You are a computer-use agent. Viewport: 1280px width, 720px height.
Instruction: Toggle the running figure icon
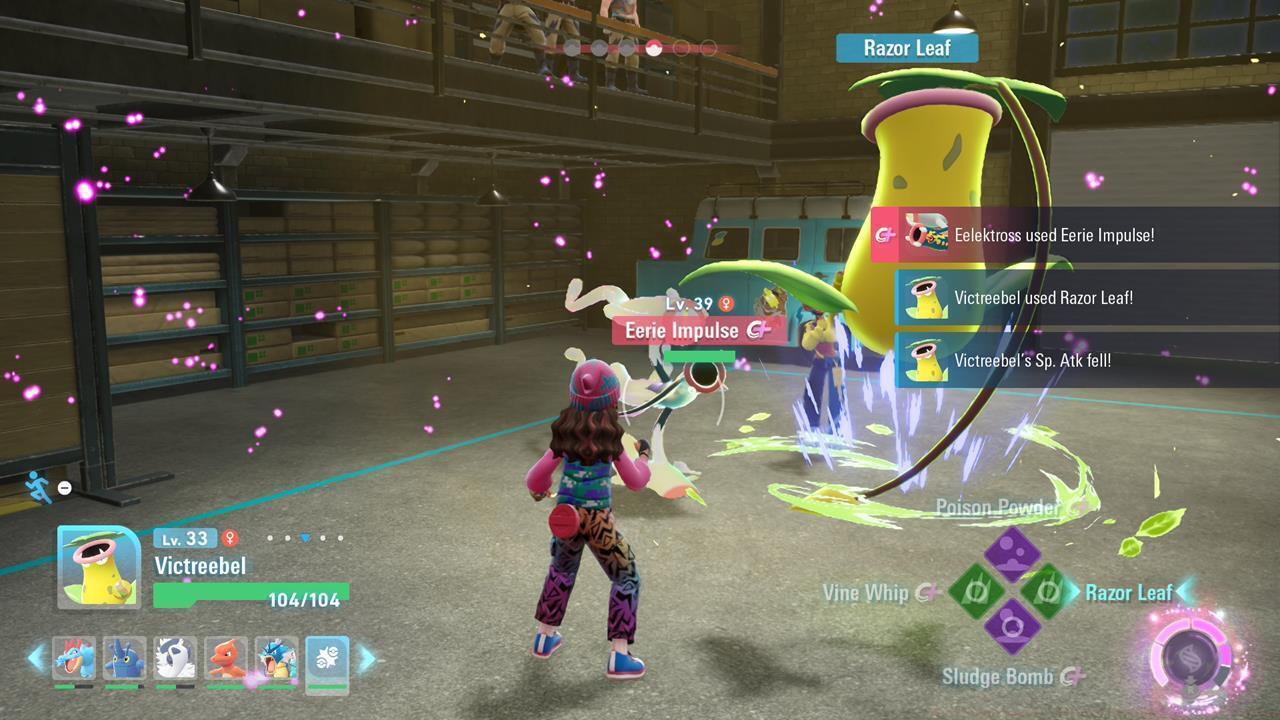click(x=39, y=486)
